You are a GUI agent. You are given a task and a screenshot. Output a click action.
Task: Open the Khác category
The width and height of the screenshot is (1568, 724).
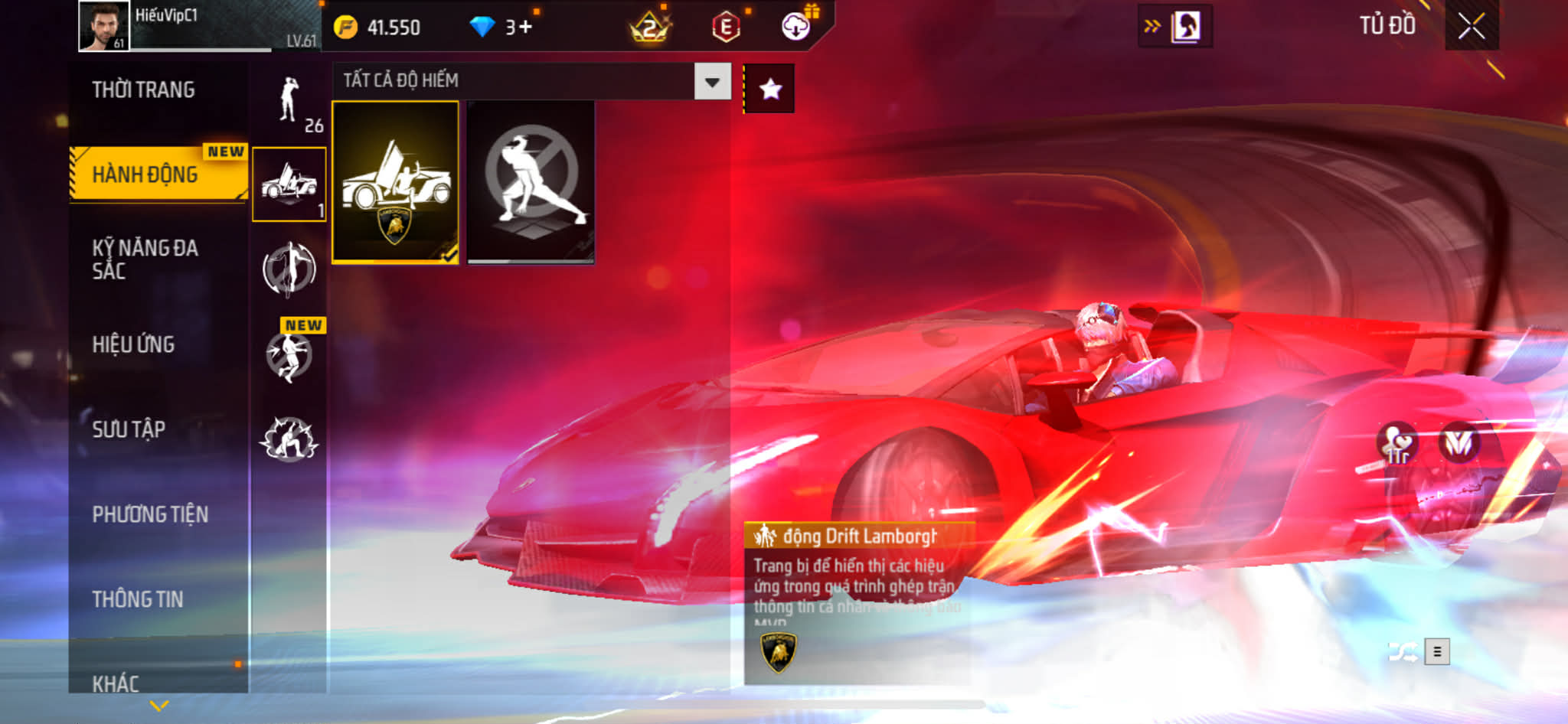pos(116,683)
